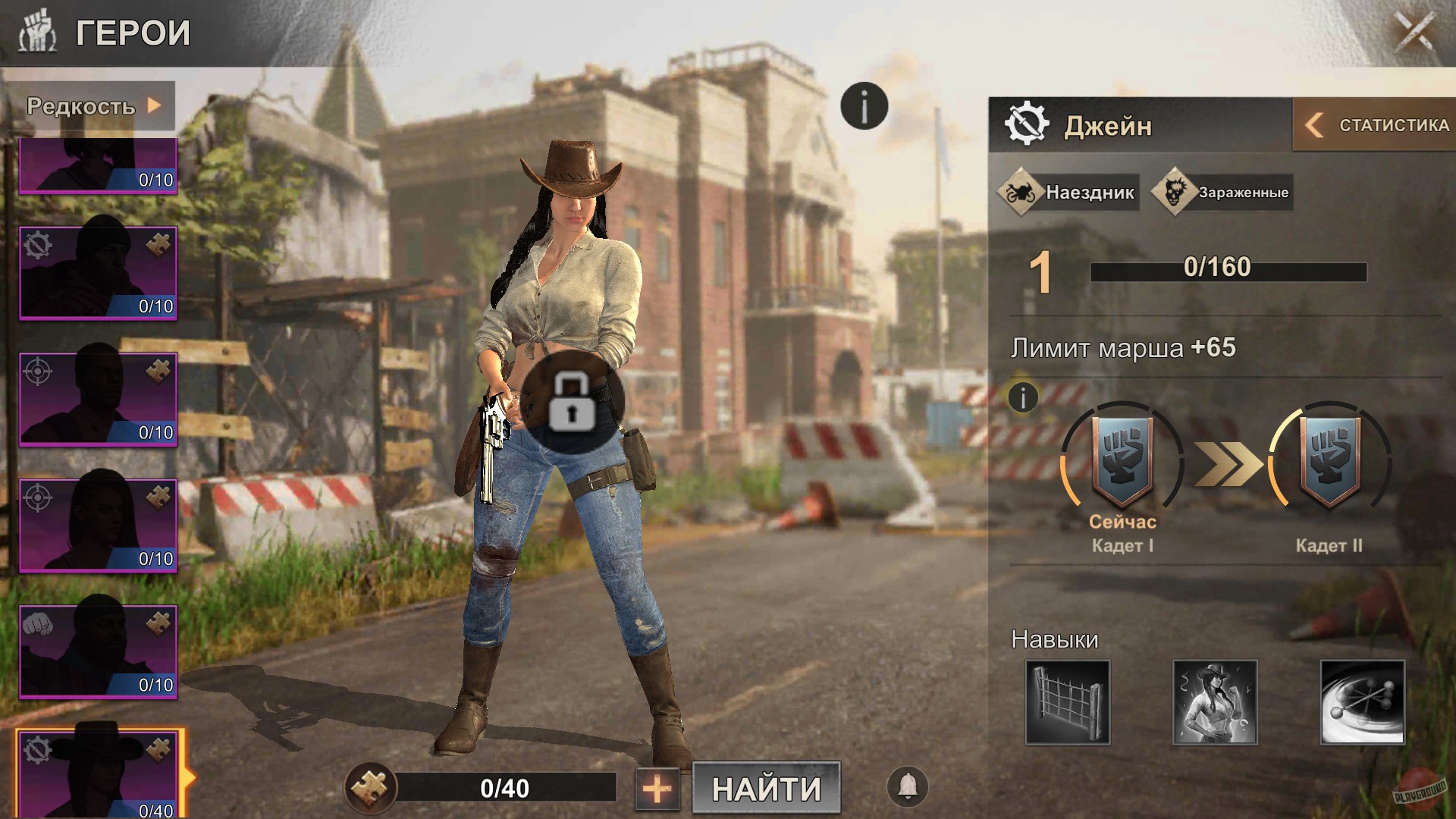Tap the plus button to add fragments
The image size is (1456, 819).
click(x=658, y=788)
